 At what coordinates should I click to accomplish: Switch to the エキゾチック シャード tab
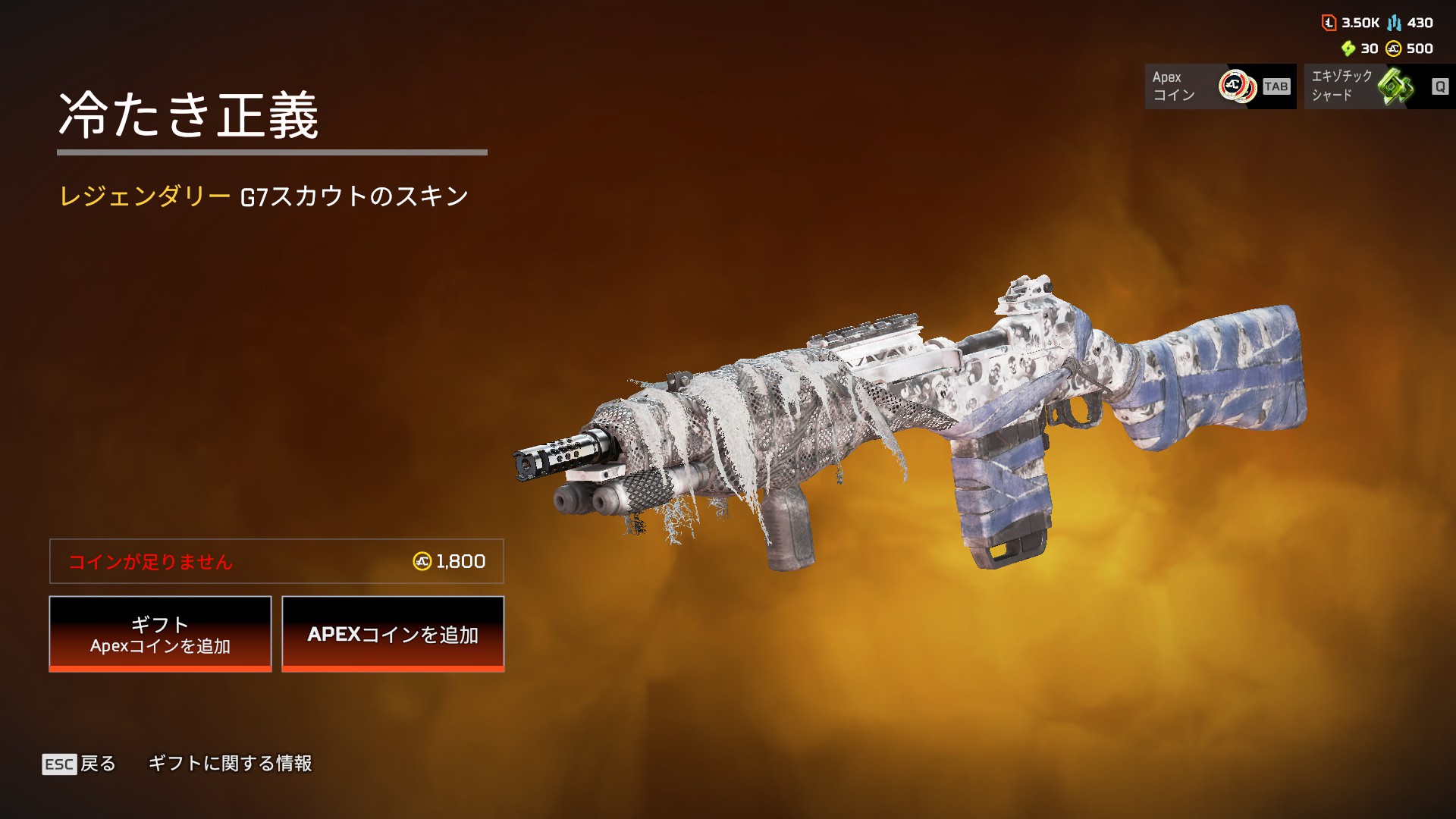1379,86
